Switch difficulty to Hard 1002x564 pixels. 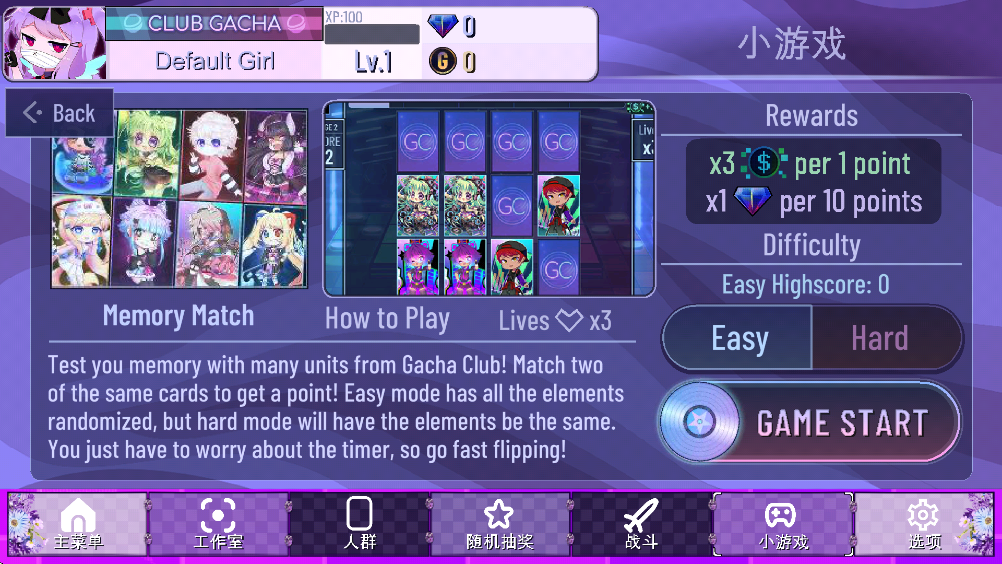881,338
